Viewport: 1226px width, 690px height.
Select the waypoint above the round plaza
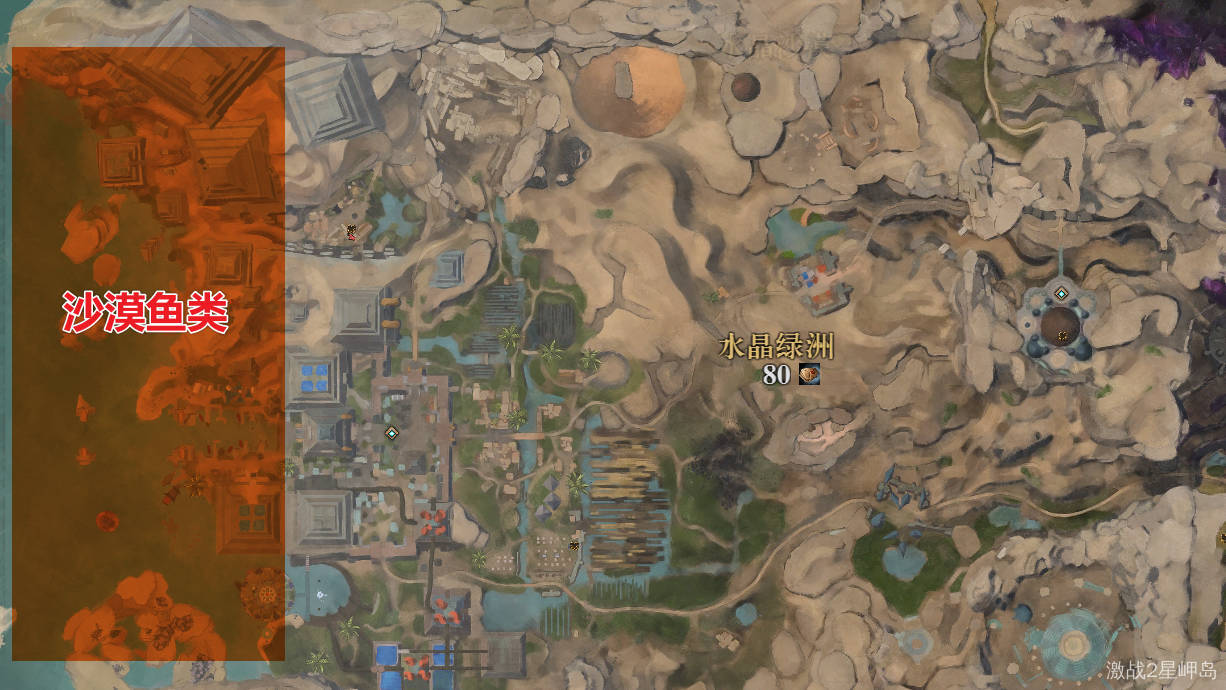[1061, 293]
